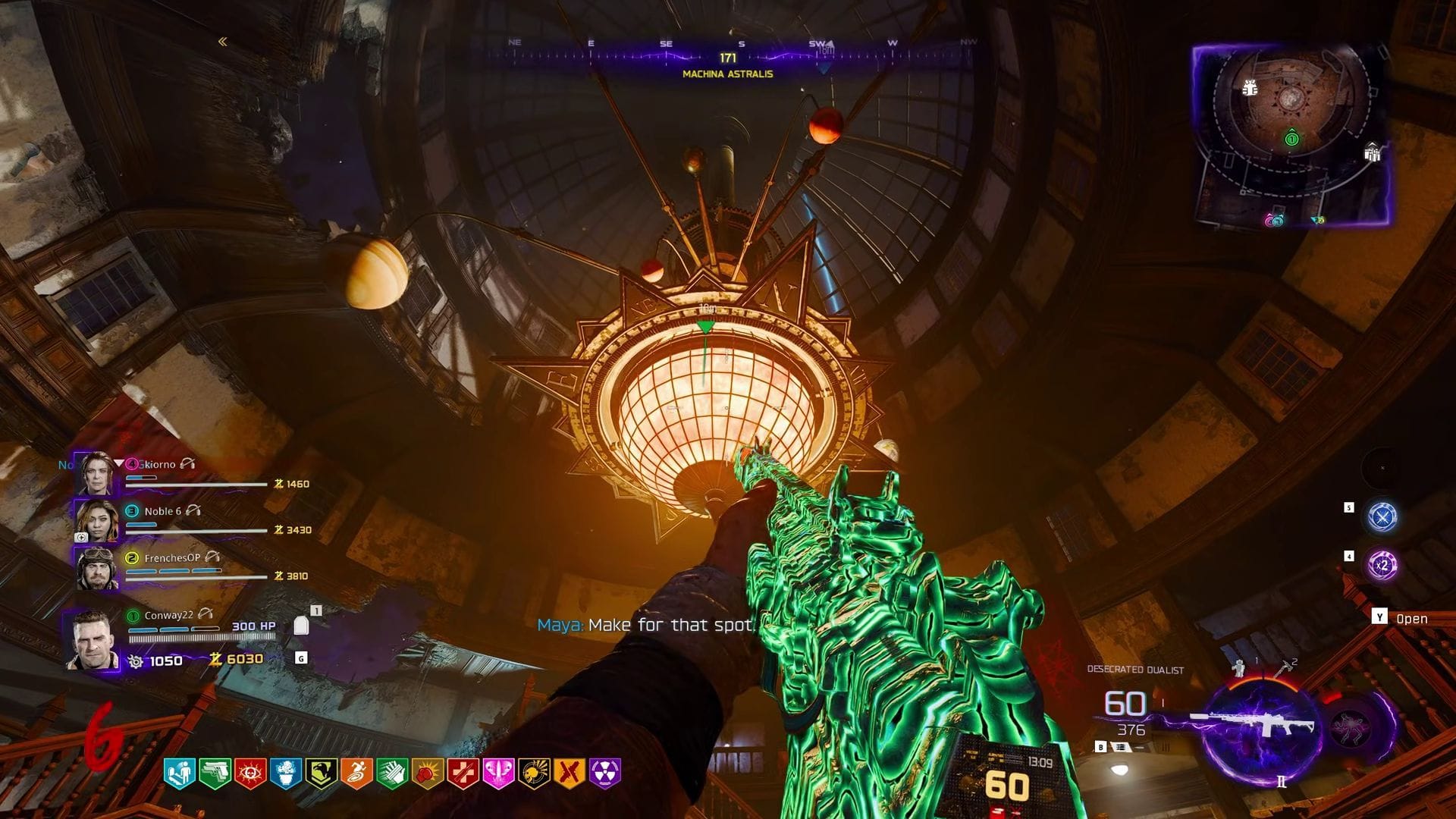This screenshot has height=819, width=1456.
Task: Click the pickaxe melee slot icon
Action: pyautogui.click(x=1283, y=669)
